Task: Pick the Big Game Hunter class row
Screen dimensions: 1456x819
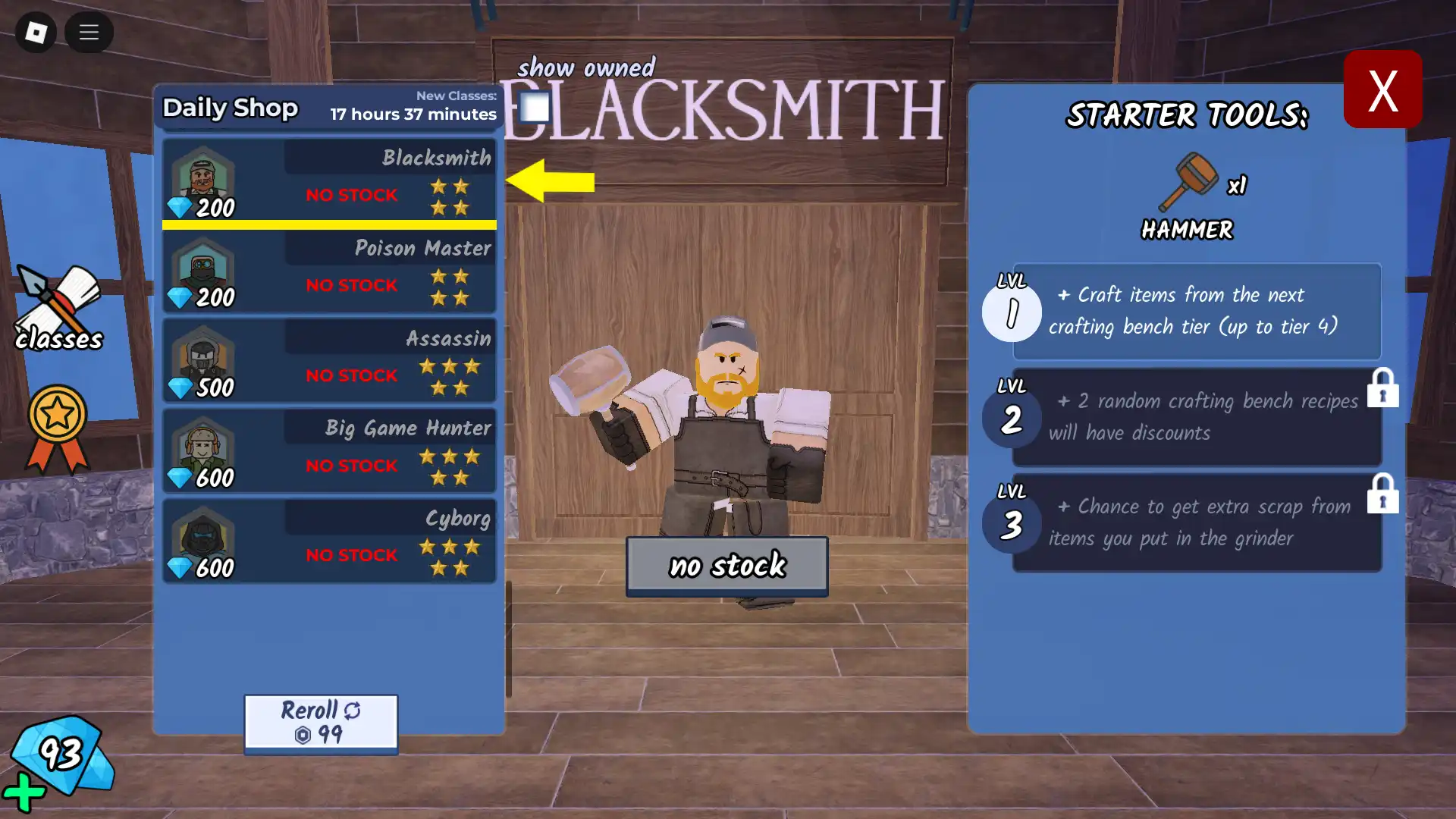Action: [x=329, y=452]
